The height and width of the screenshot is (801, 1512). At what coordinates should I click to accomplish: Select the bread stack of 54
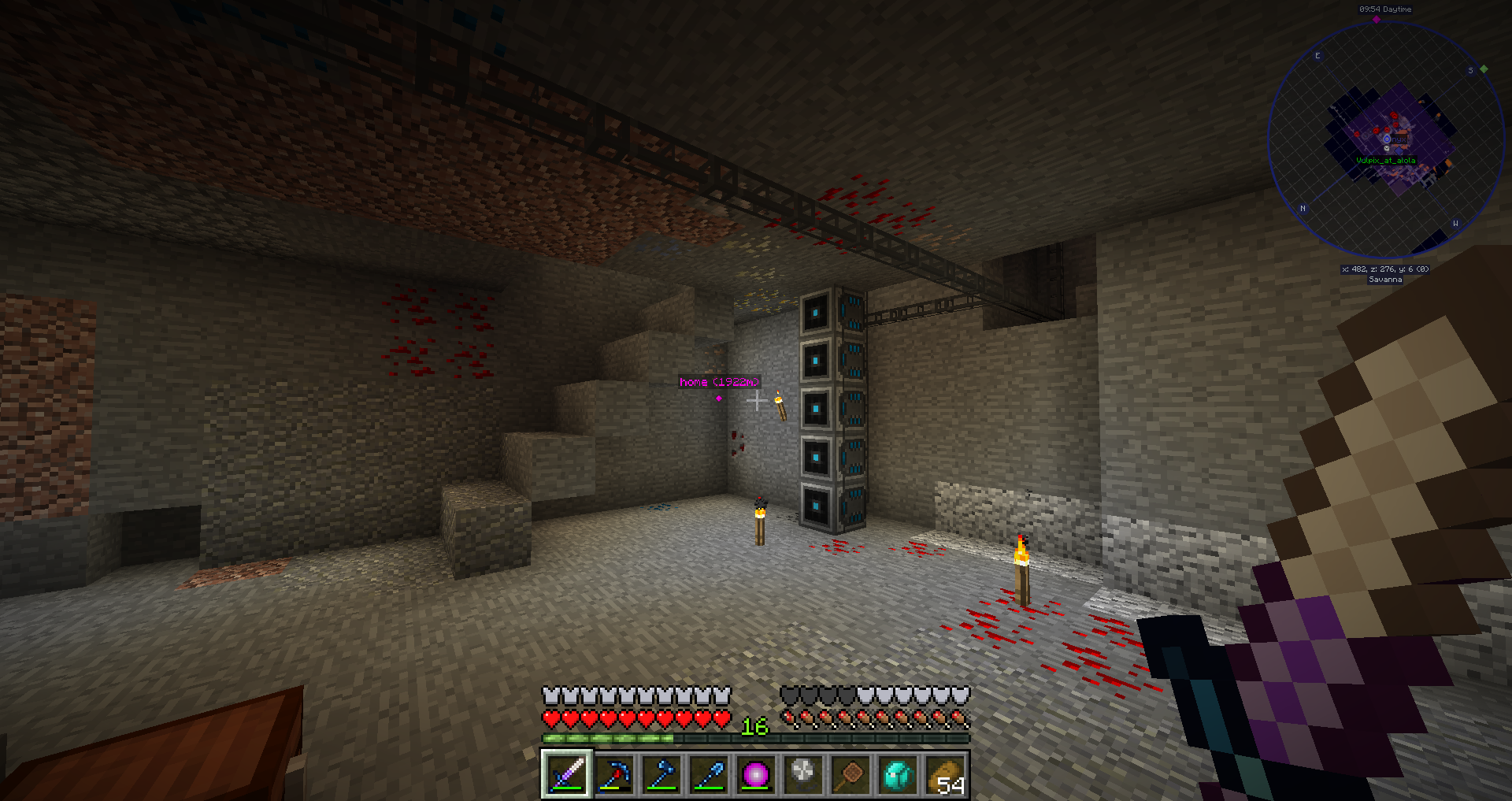coord(945,774)
